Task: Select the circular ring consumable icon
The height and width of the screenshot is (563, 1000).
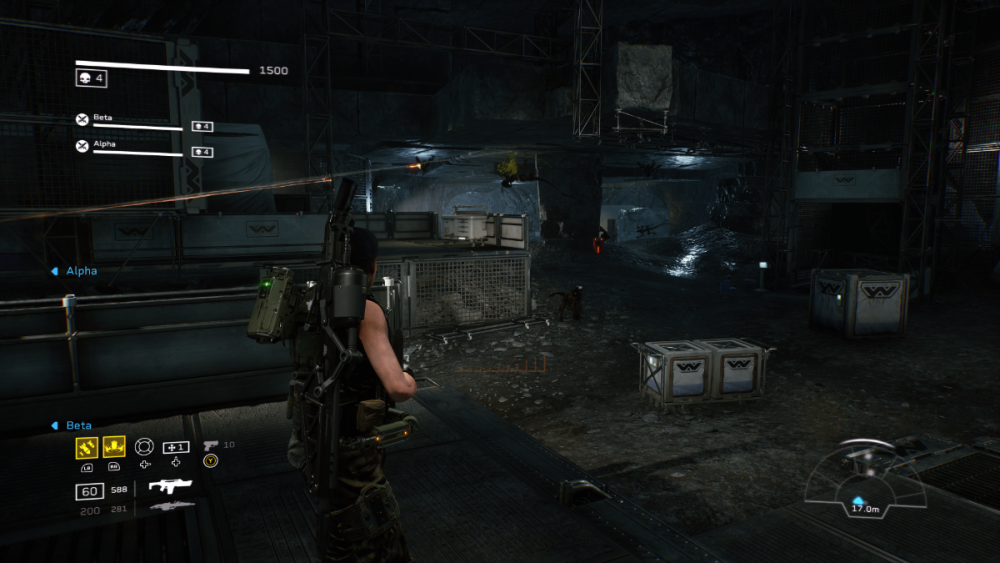Action: coord(145,446)
